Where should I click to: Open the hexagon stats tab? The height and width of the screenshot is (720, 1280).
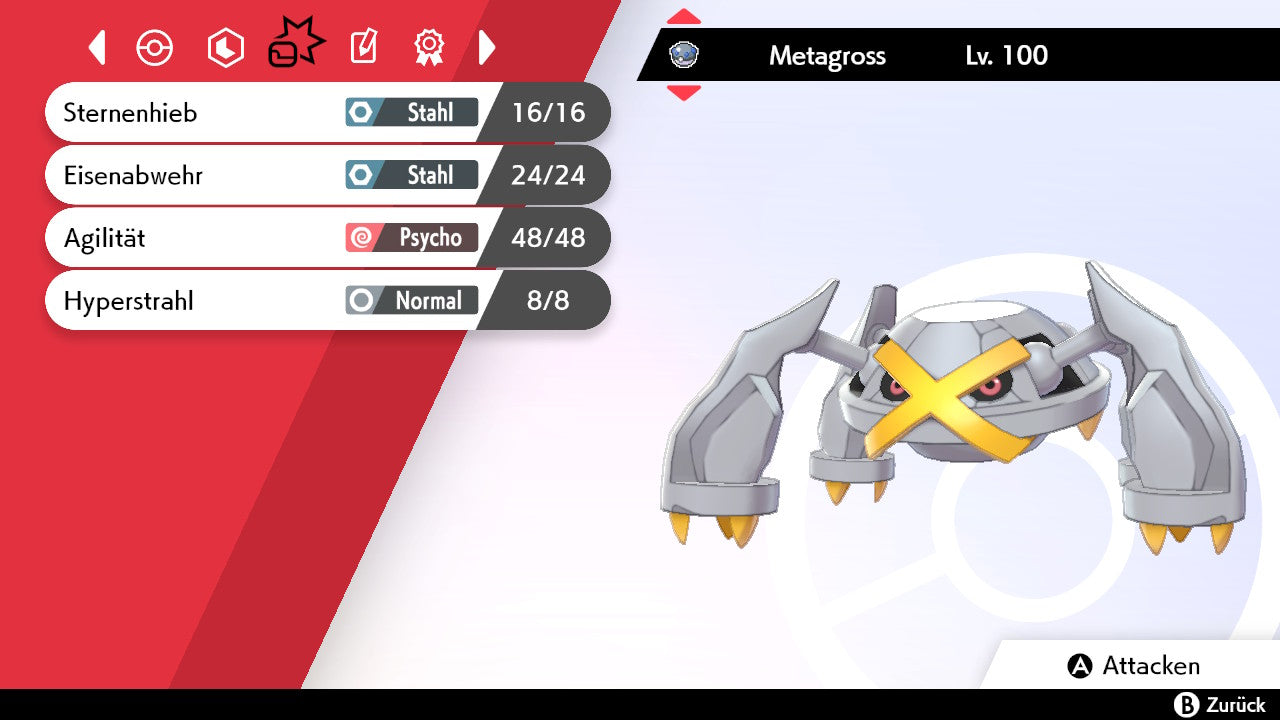pyautogui.click(x=225, y=48)
